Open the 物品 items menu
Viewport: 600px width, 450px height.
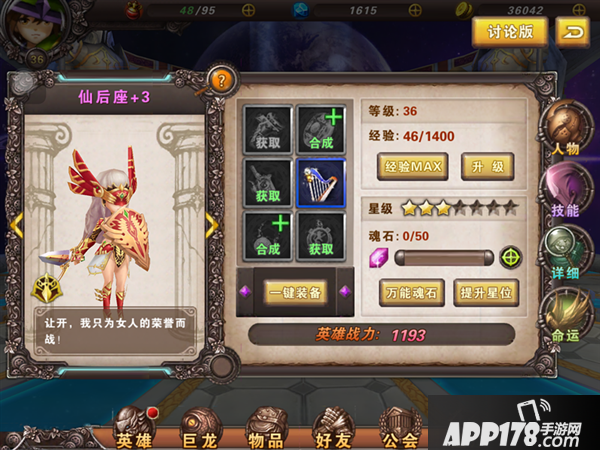[266, 428]
